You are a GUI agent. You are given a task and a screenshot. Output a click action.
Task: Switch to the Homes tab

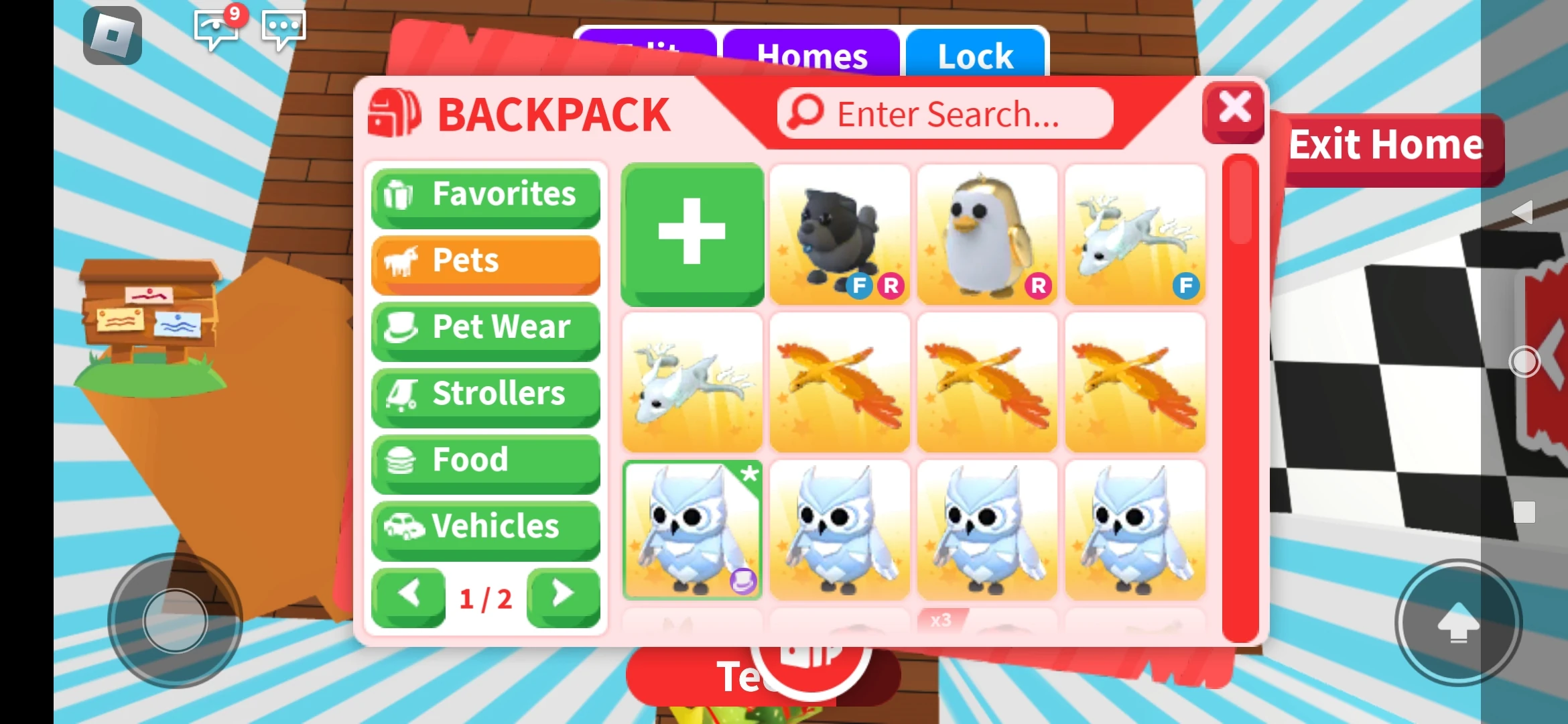pos(811,56)
